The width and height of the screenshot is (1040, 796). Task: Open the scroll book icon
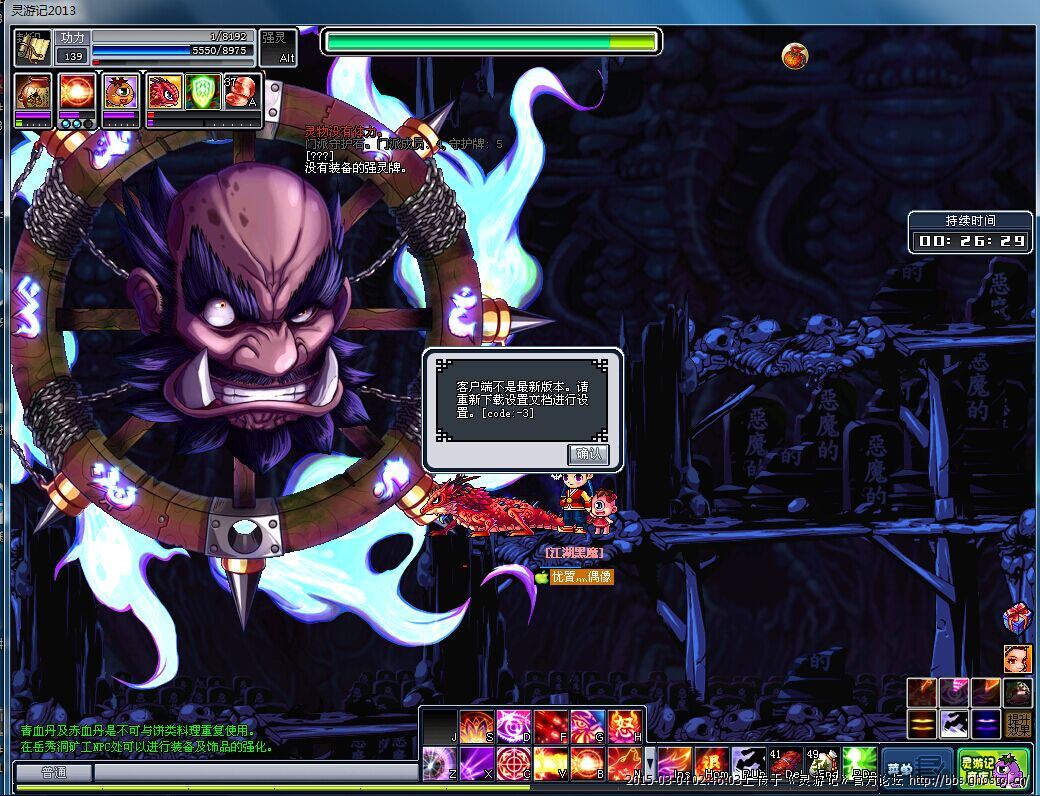tap(33, 49)
